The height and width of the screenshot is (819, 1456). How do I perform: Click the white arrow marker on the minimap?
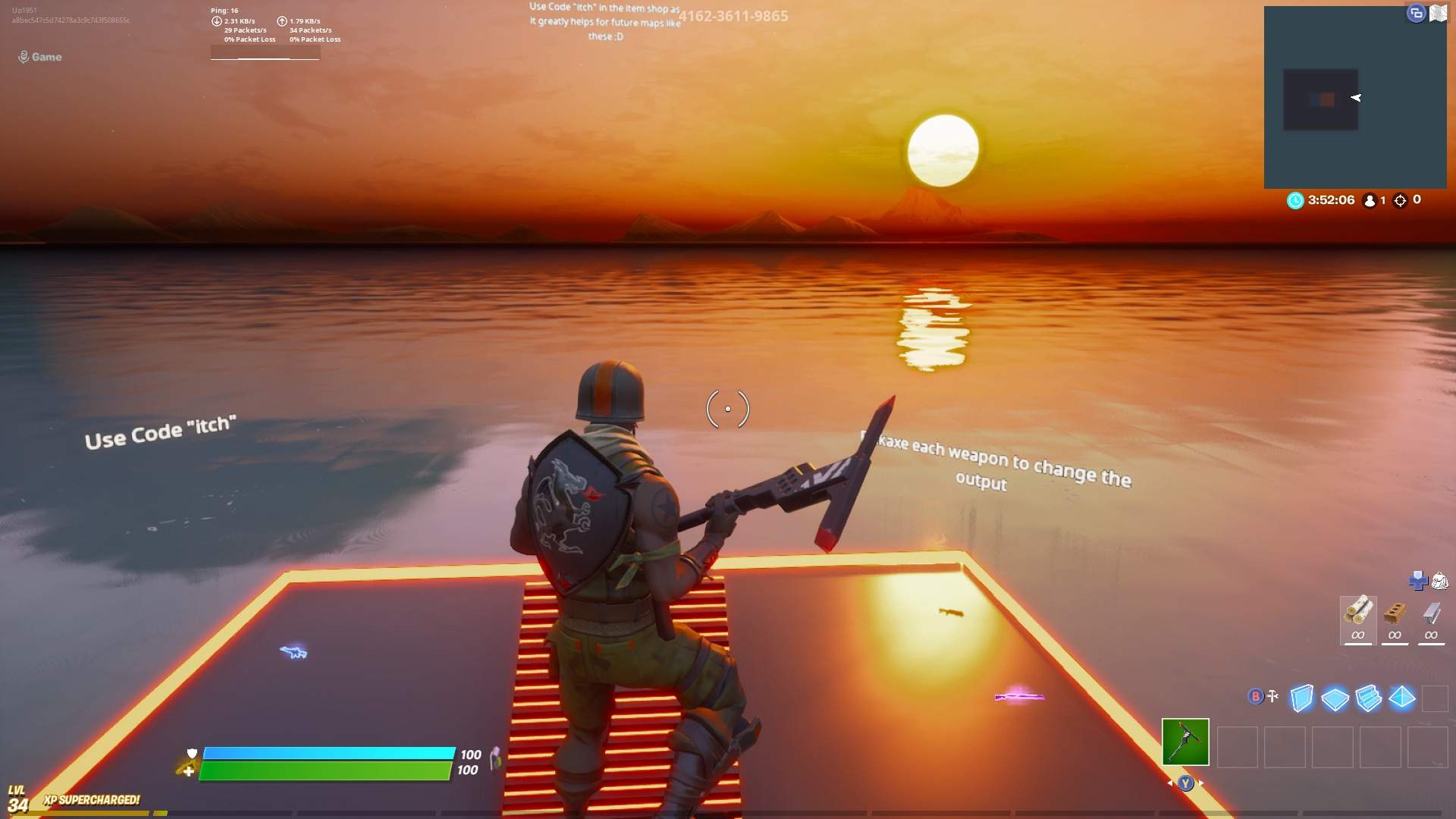pyautogui.click(x=1357, y=97)
